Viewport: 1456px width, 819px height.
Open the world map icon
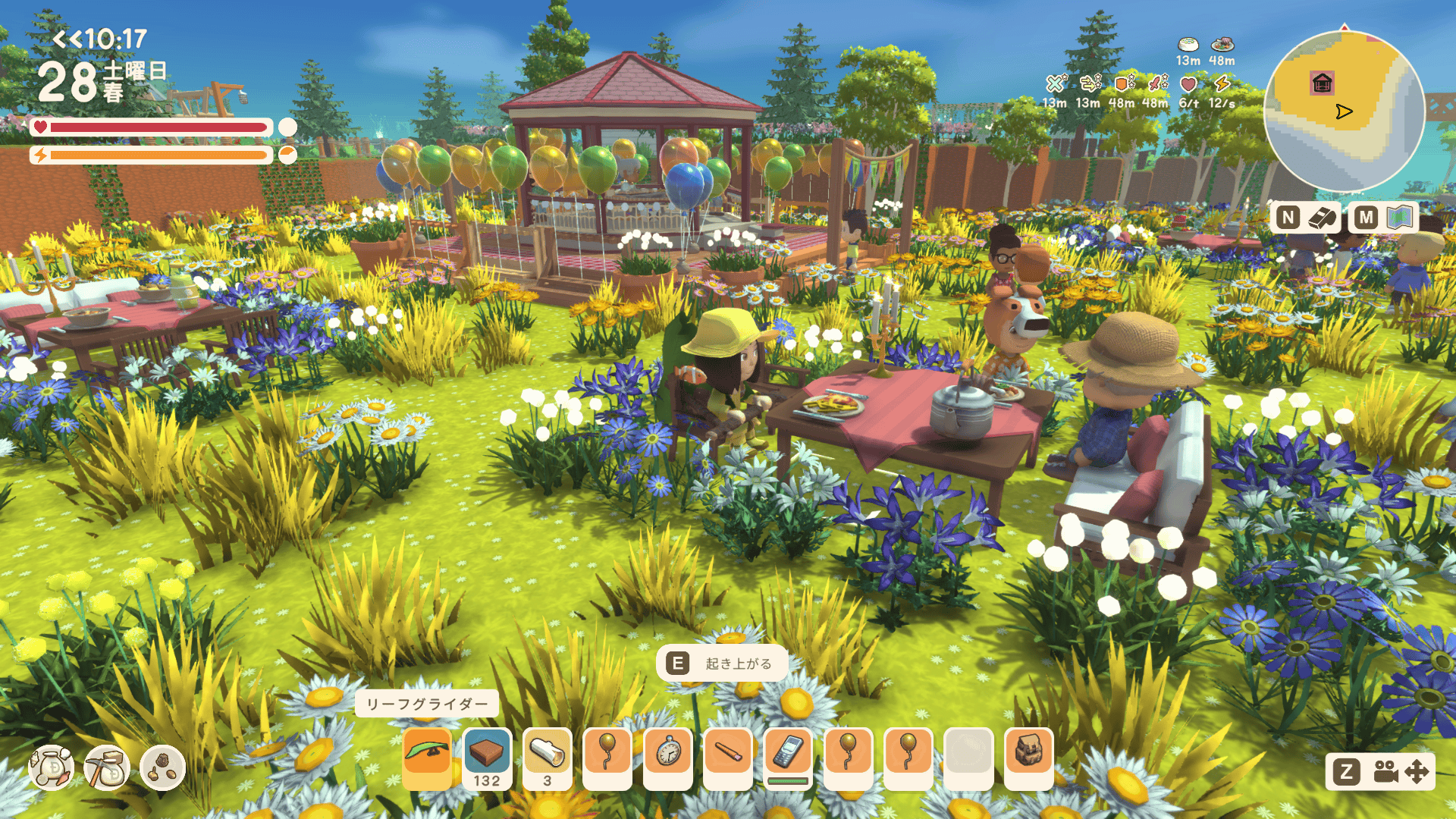(x=1400, y=218)
